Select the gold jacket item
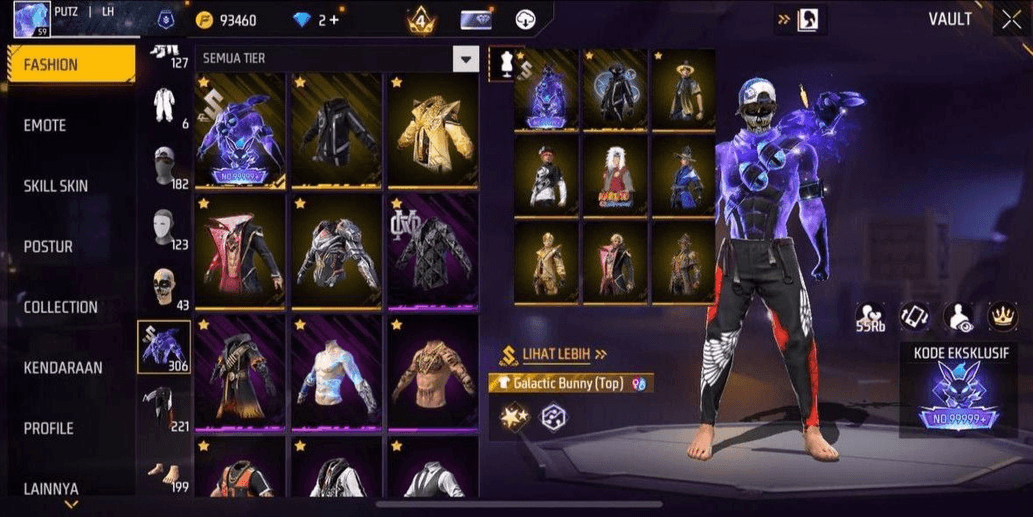The height and width of the screenshot is (517, 1033). click(432, 131)
